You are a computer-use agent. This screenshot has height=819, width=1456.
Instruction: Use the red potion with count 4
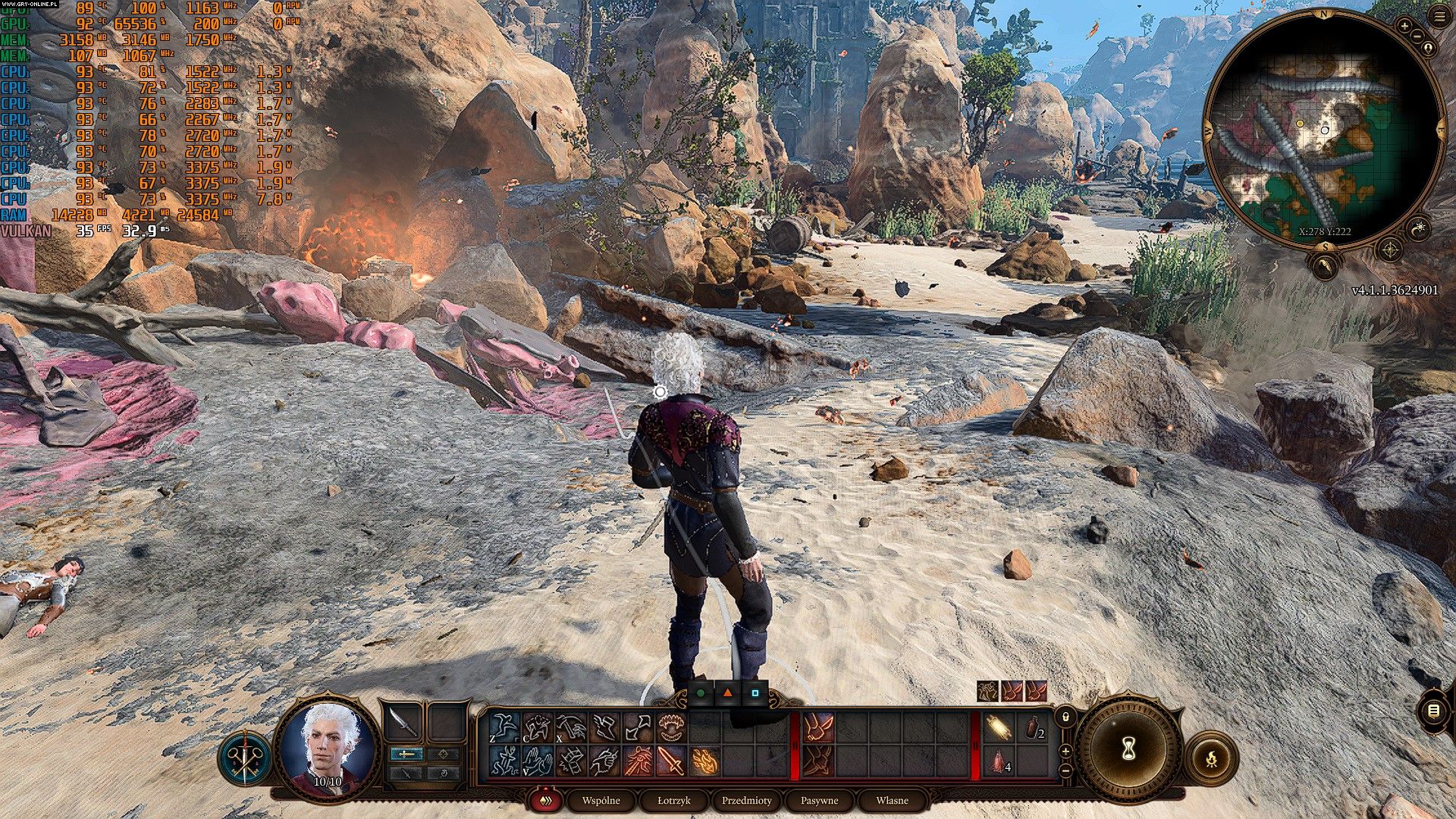(x=999, y=762)
